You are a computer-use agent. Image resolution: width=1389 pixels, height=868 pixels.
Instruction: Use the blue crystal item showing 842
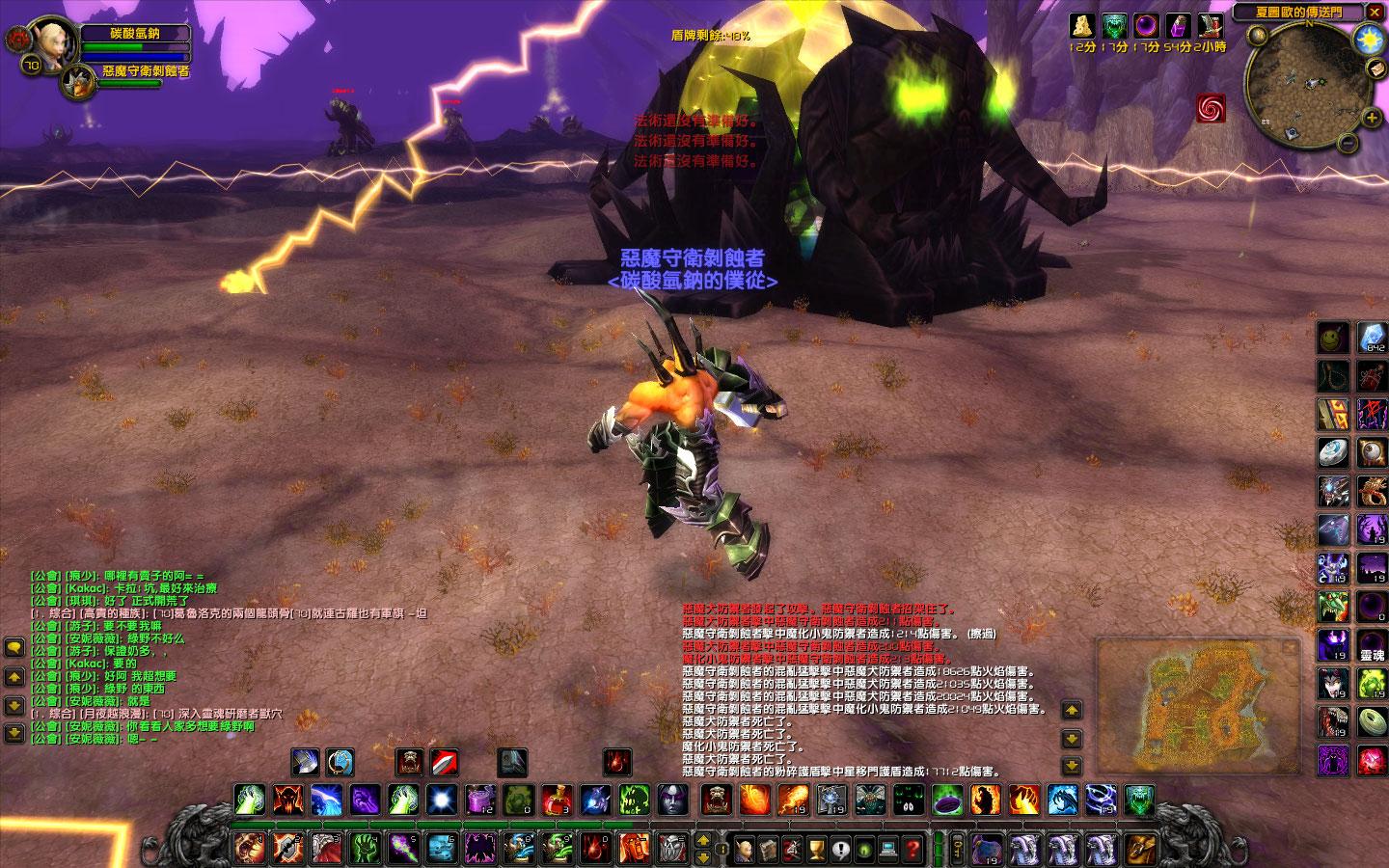coord(1372,338)
